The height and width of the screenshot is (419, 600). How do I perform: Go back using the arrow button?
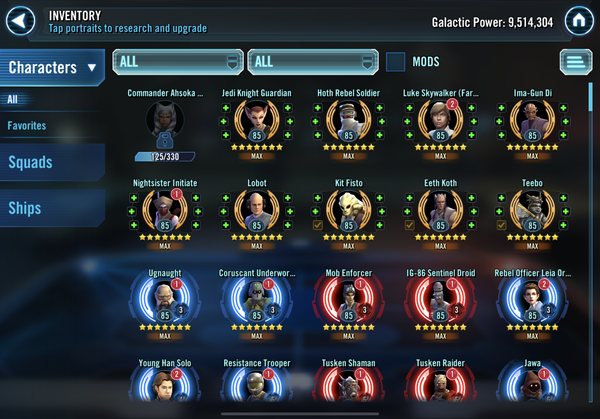(23, 20)
